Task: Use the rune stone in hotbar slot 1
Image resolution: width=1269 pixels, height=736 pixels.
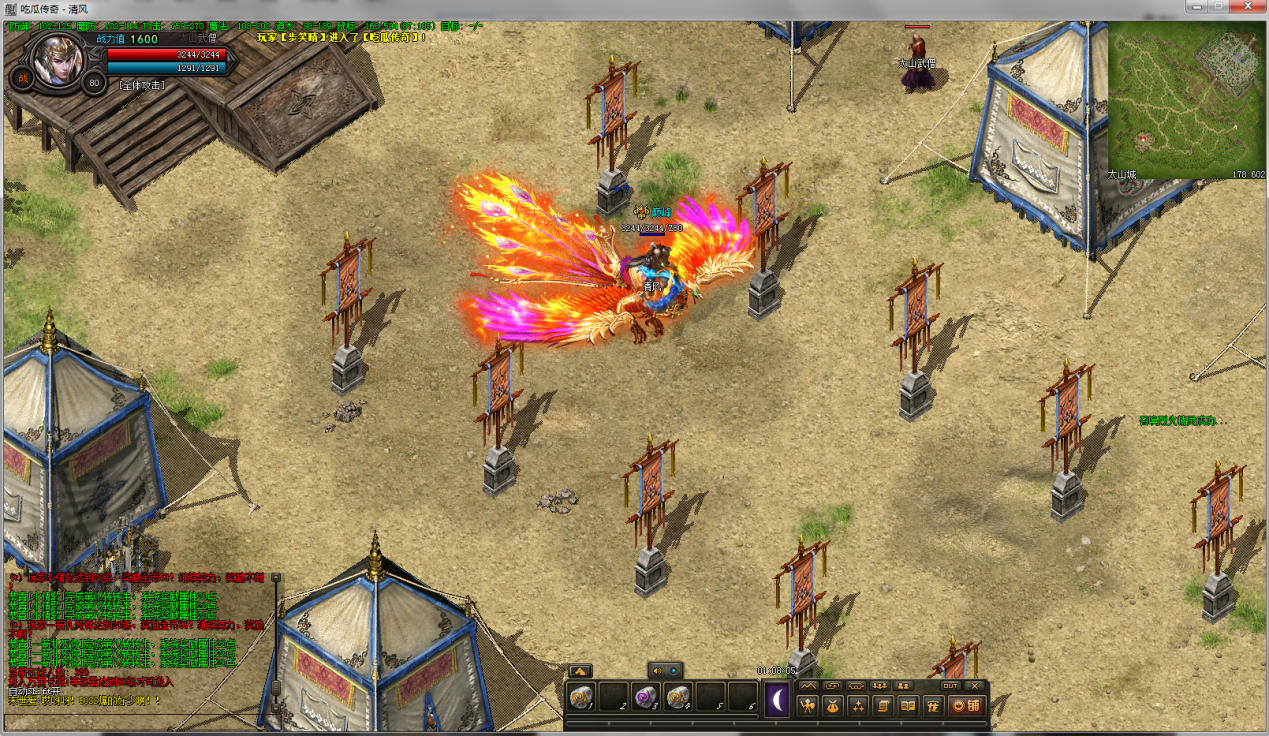Action: pos(581,697)
